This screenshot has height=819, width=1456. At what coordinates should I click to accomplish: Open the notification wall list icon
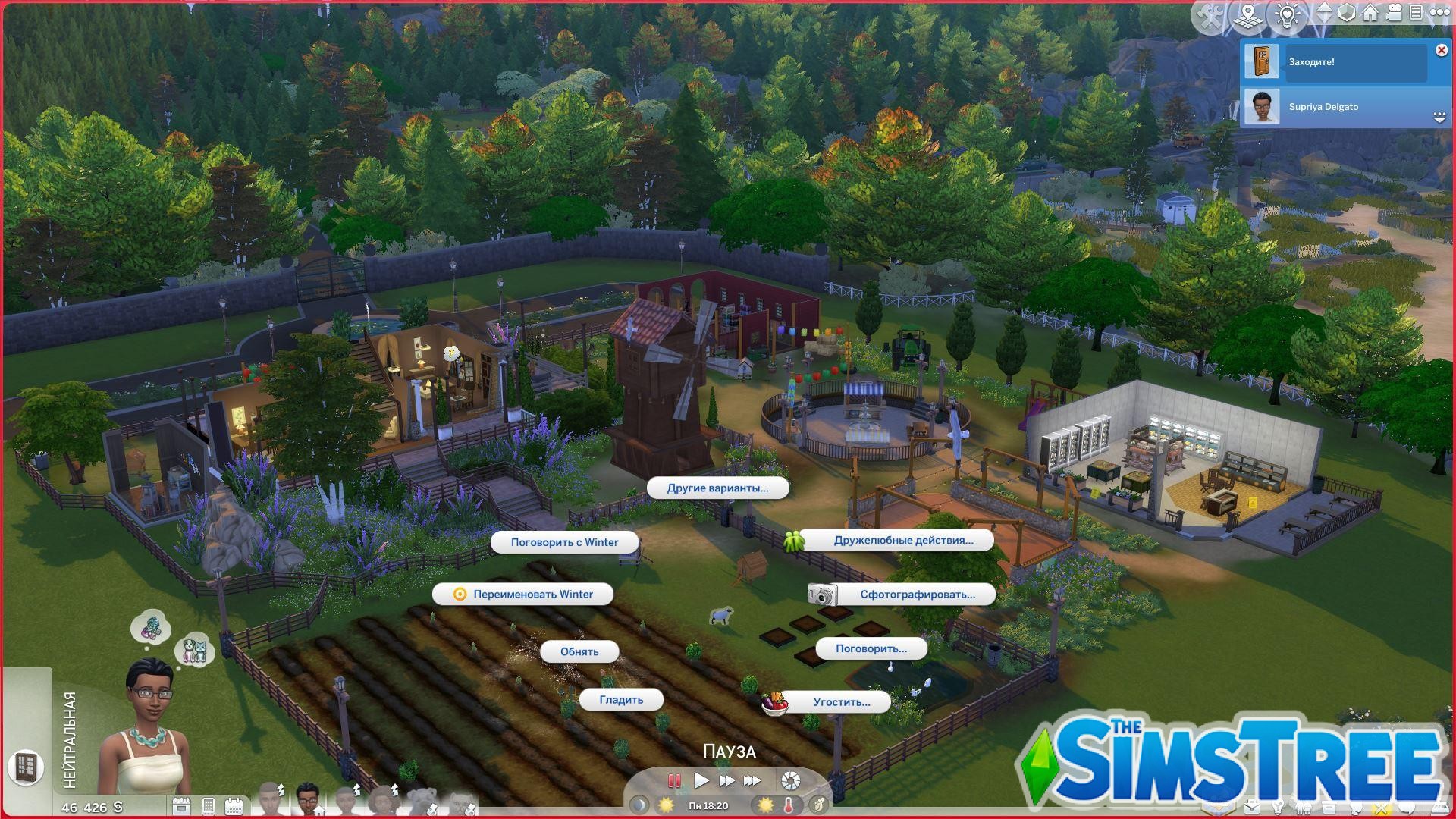1417,14
